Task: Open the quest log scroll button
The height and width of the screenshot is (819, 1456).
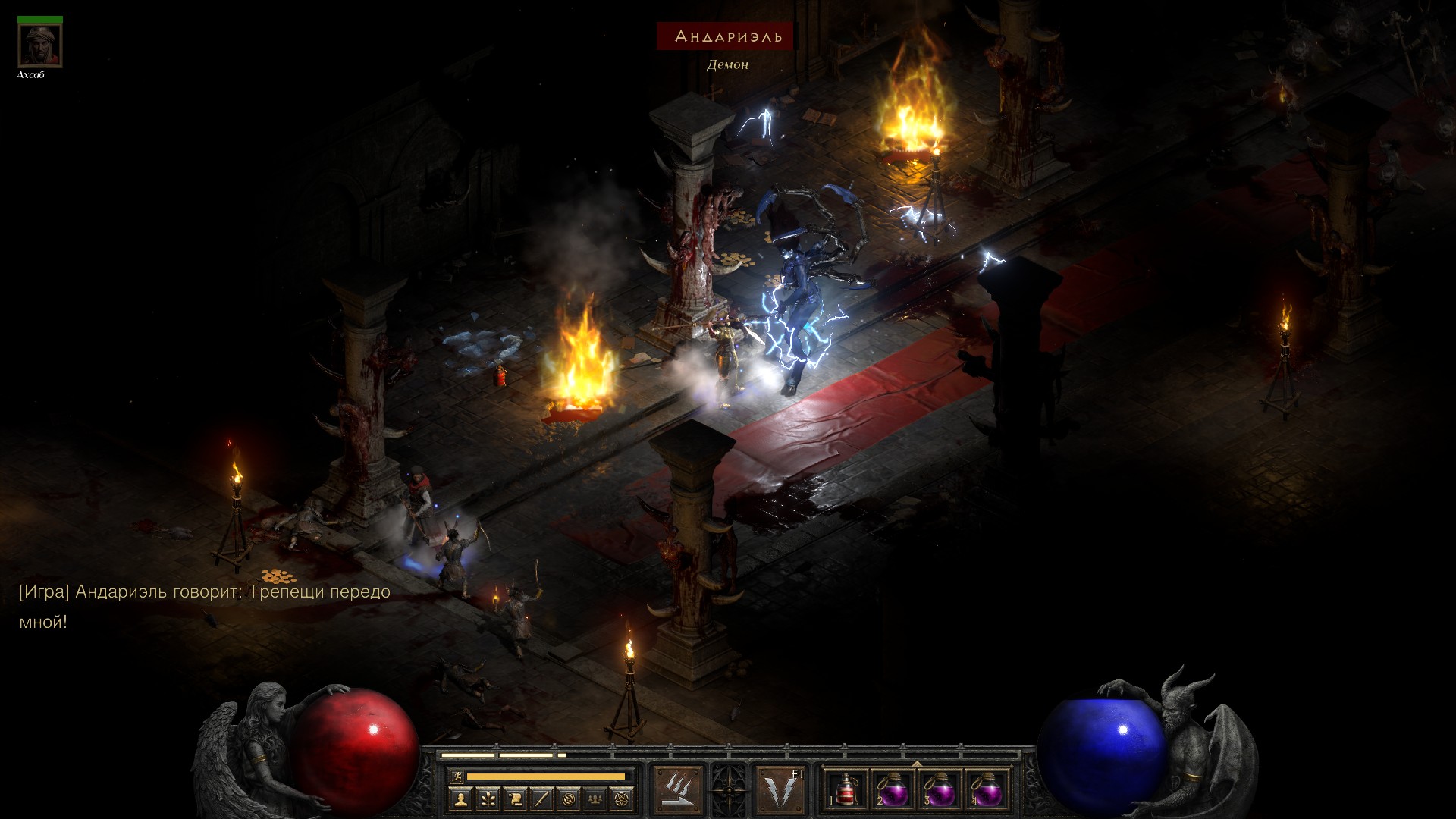Action: click(x=514, y=799)
